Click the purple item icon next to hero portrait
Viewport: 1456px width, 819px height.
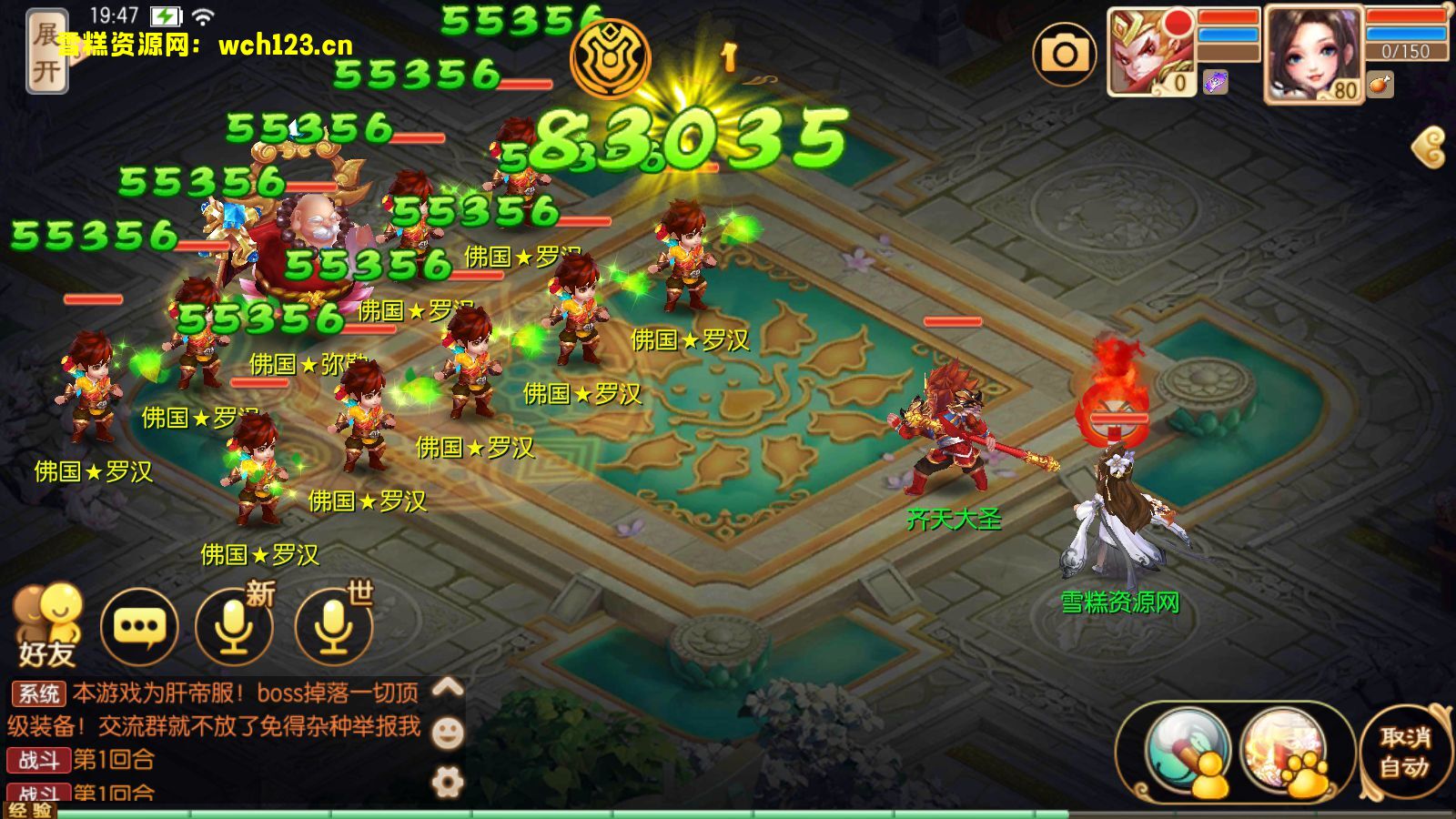click(x=1214, y=81)
